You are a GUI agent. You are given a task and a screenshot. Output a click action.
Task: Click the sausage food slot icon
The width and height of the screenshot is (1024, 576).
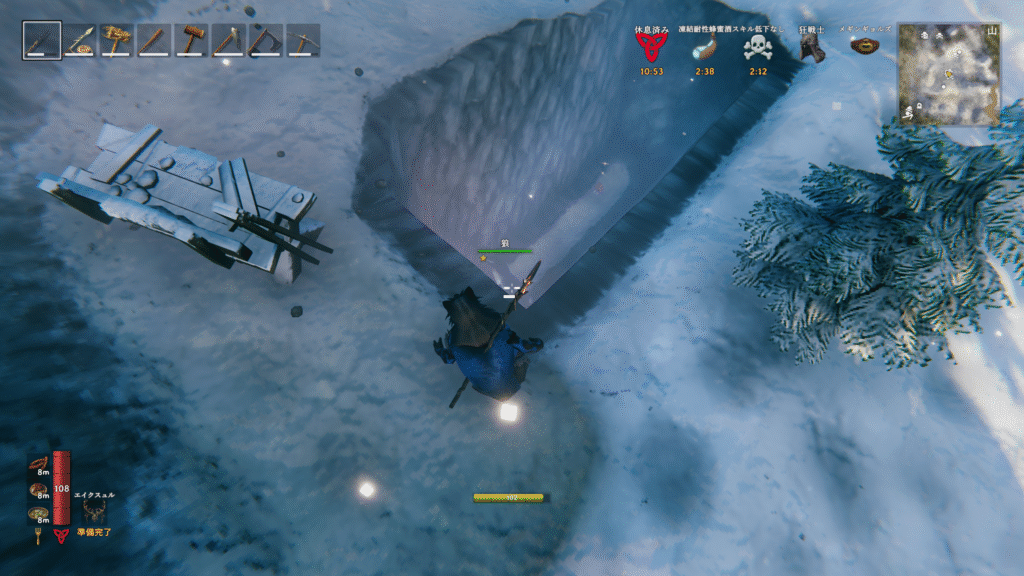point(39,463)
